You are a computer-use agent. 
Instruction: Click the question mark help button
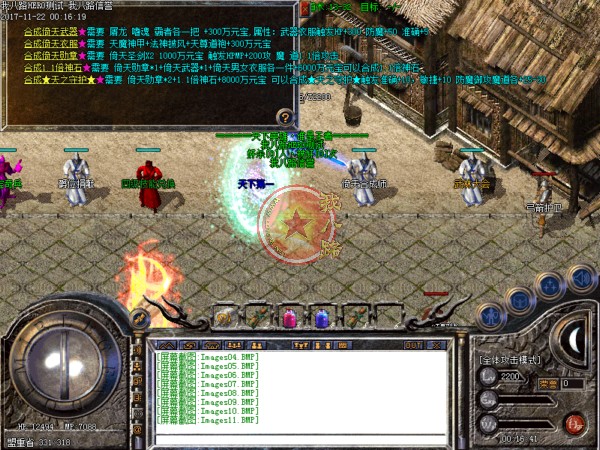(286, 117)
